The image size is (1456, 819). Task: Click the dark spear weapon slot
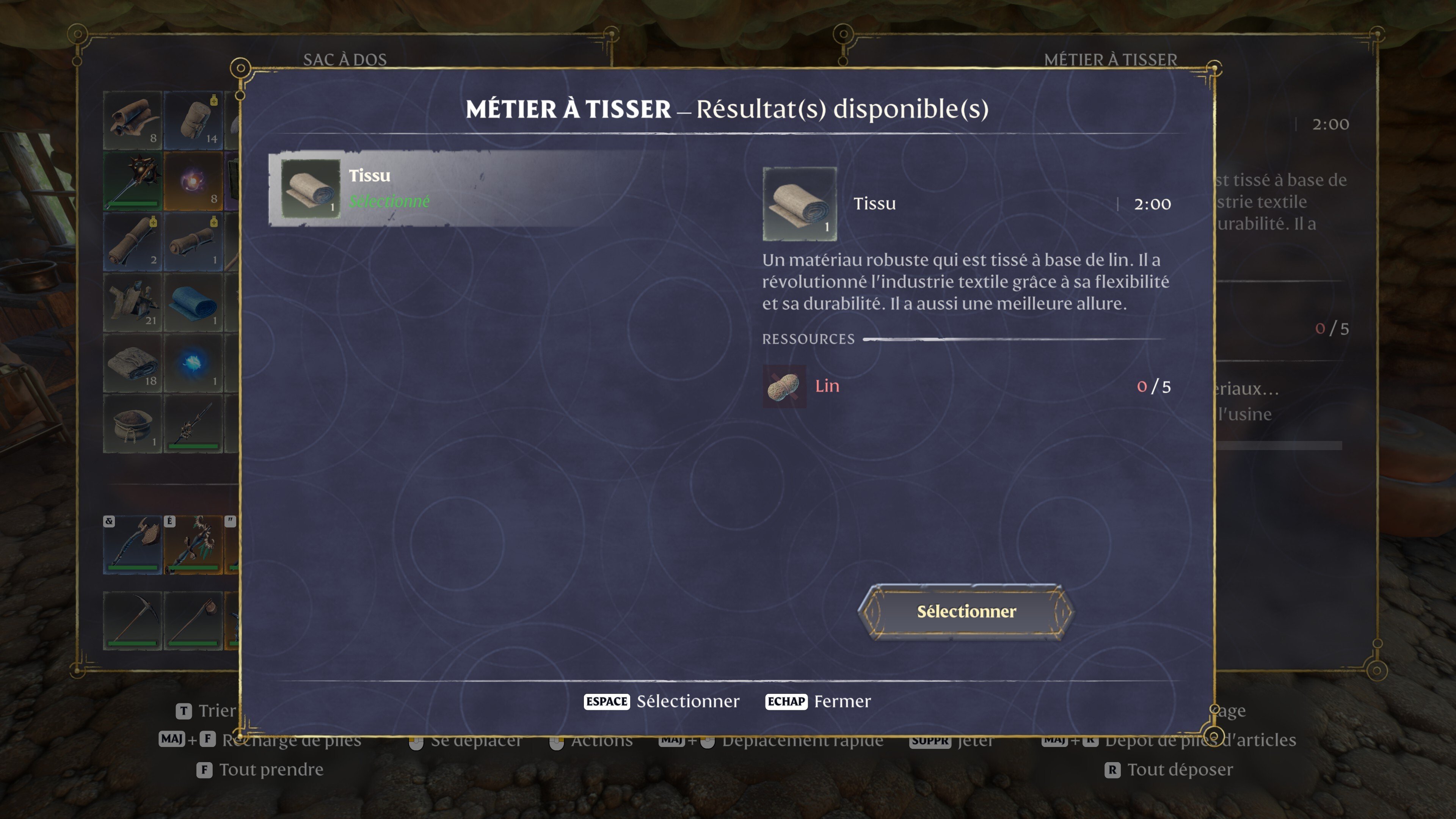(x=193, y=424)
